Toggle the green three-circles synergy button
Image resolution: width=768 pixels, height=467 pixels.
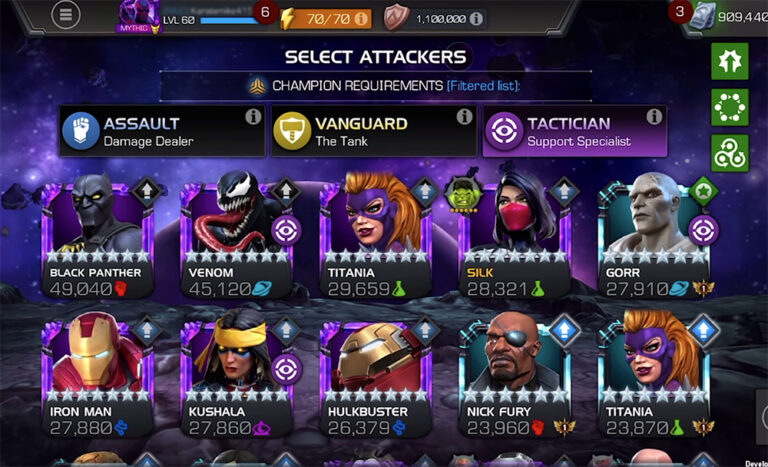pyautogui.click(x=729, y=152)
